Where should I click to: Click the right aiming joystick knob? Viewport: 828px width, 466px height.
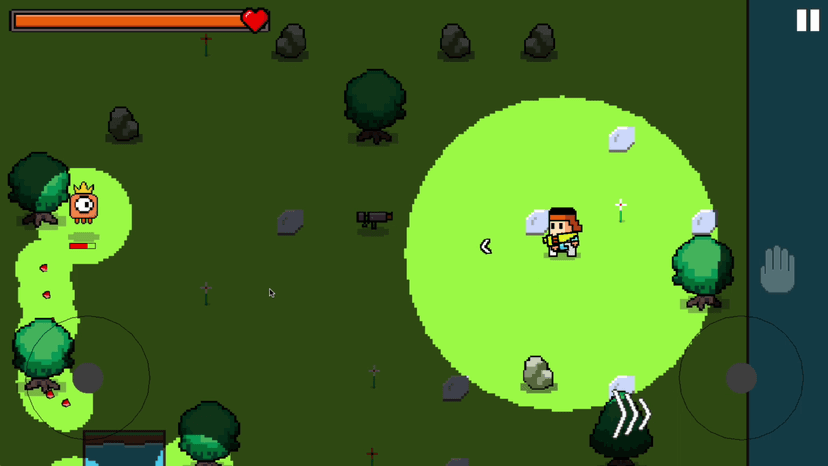tap(741, 377)
